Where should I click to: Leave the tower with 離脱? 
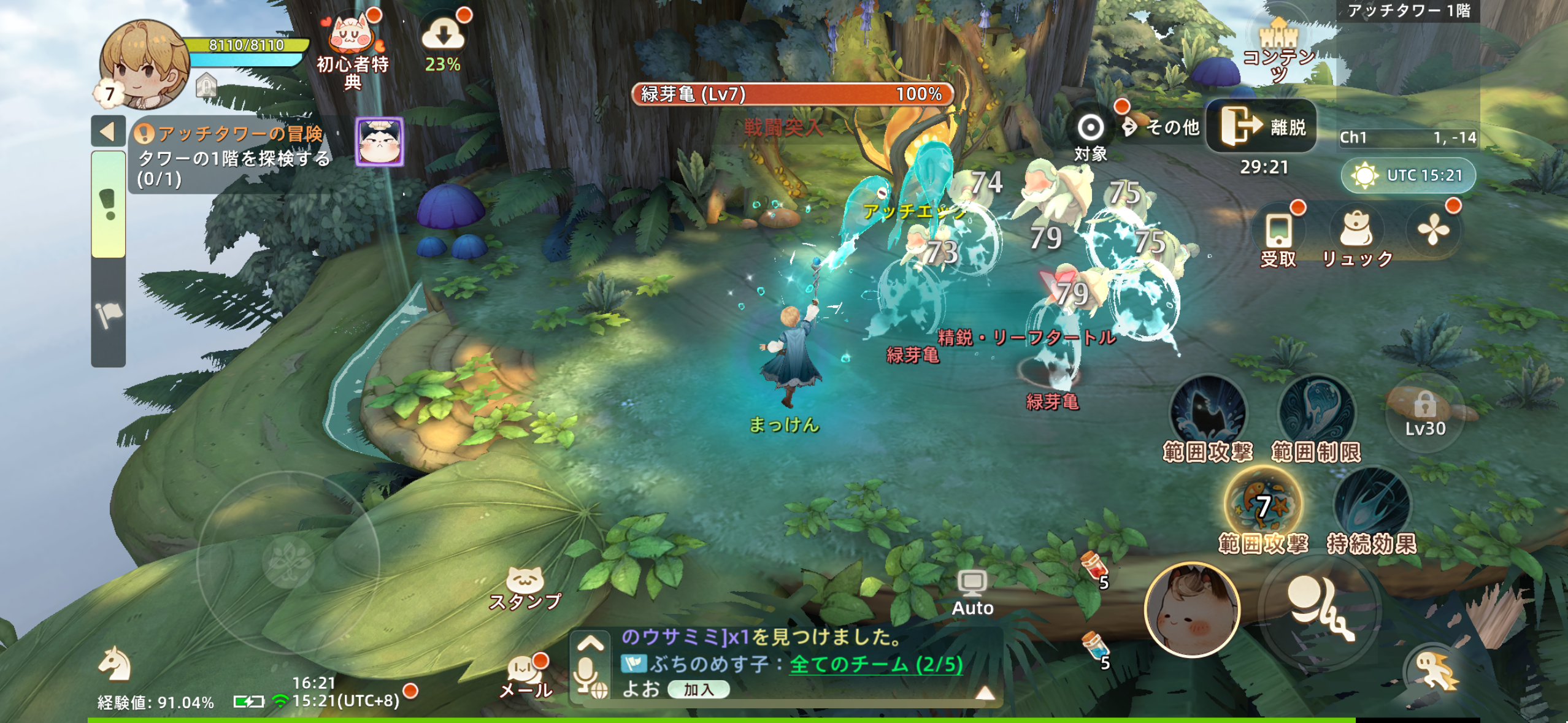click(1261, 126)
